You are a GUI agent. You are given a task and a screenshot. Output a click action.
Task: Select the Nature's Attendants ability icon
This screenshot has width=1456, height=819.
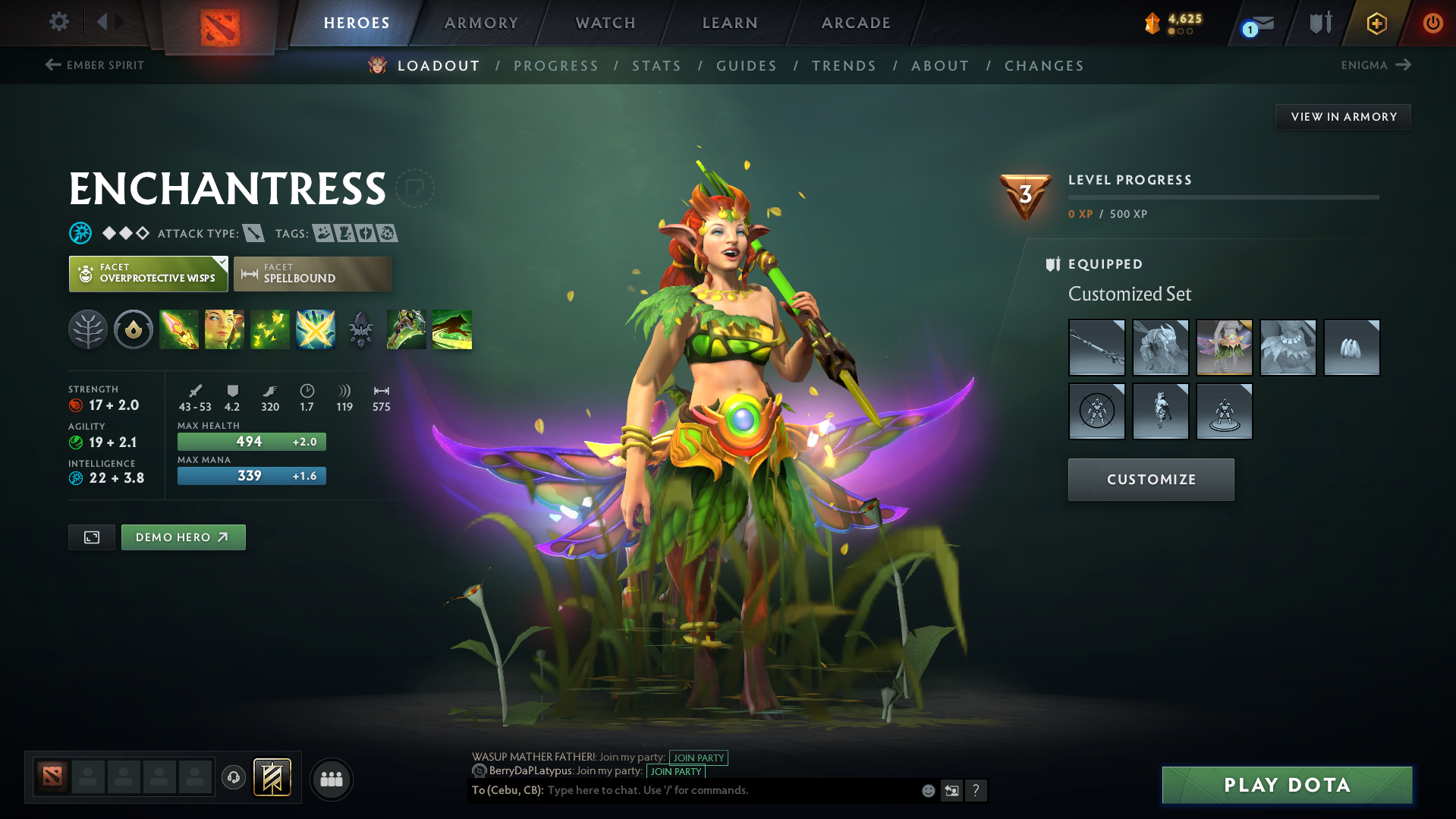pos(270,329)
